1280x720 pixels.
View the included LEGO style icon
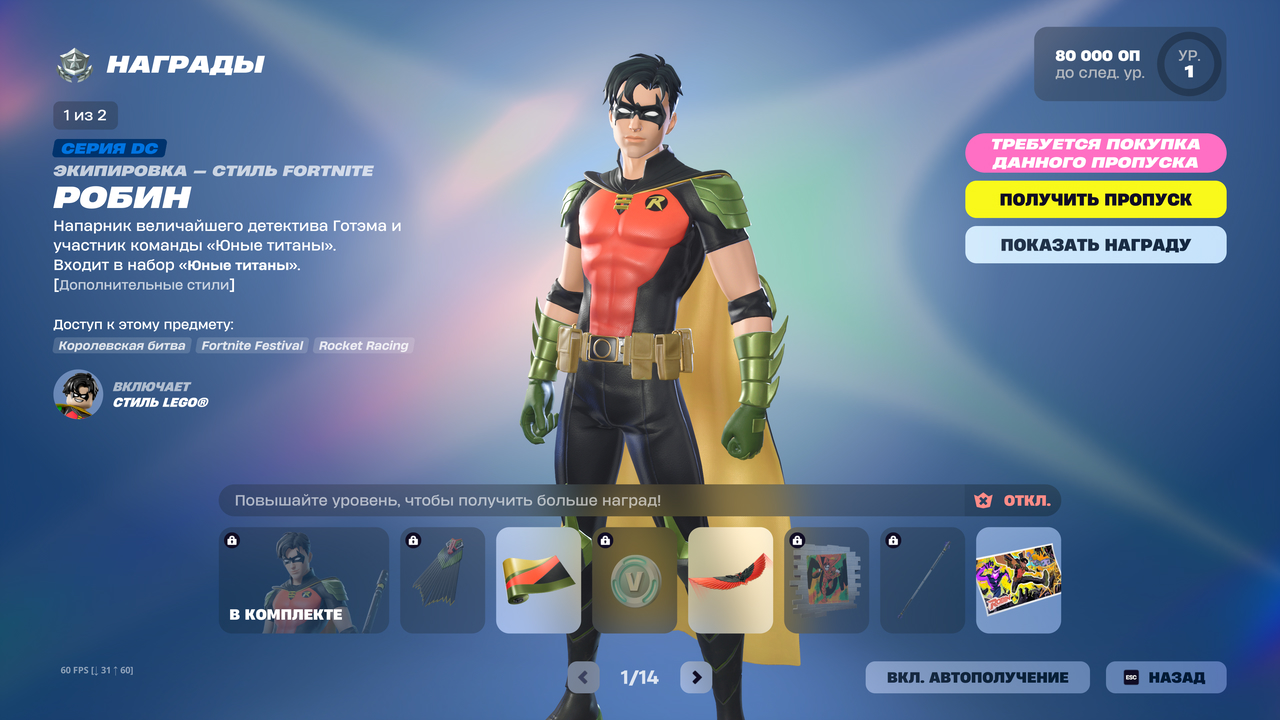78,394
